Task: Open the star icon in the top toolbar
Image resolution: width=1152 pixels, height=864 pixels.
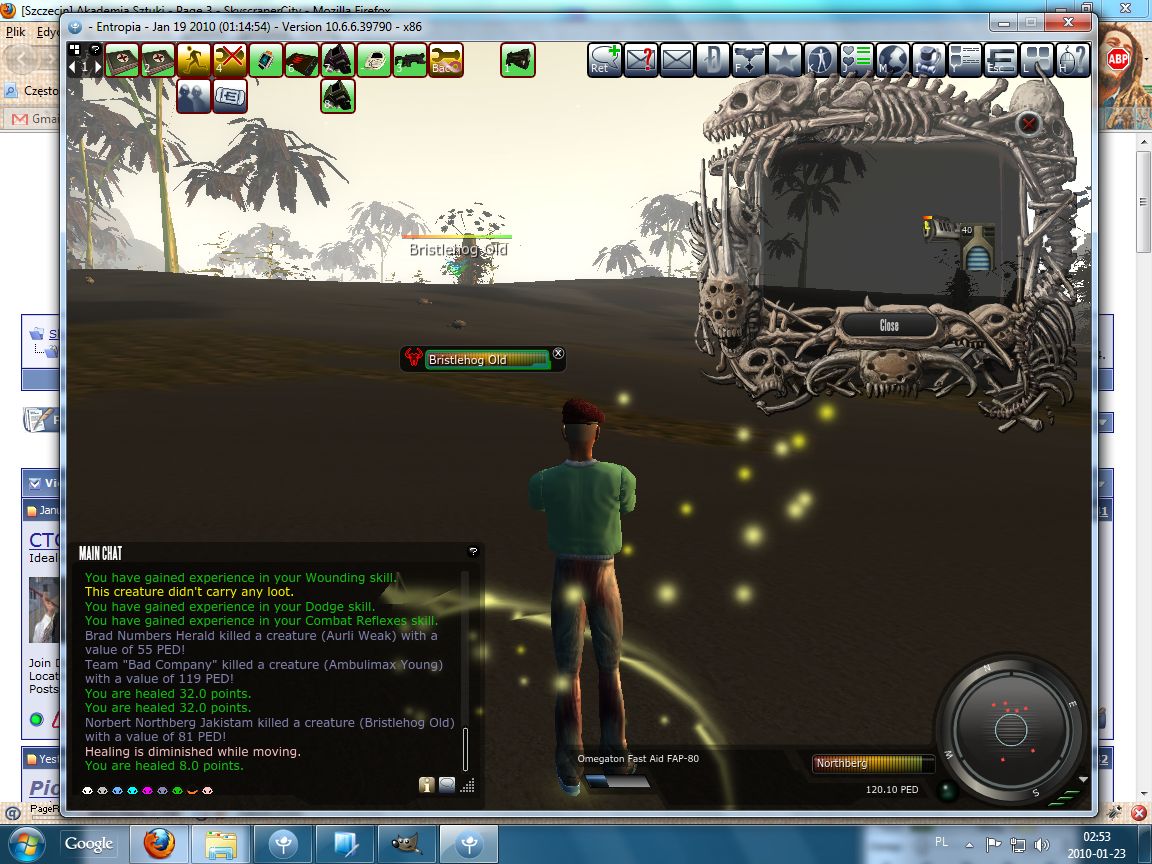Action: (x=785, y=61)
